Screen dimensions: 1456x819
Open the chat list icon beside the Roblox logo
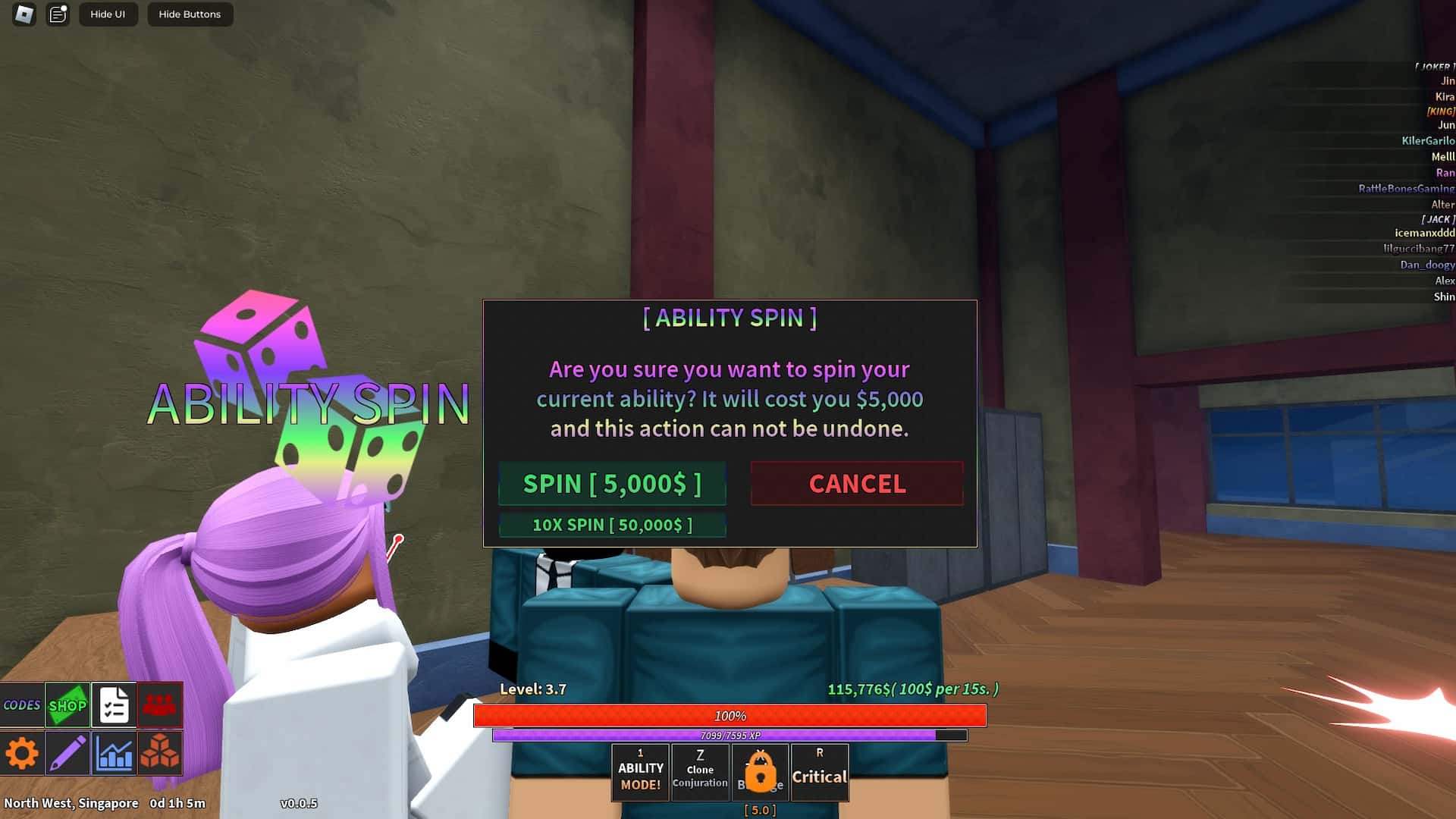tap(57, 14)
